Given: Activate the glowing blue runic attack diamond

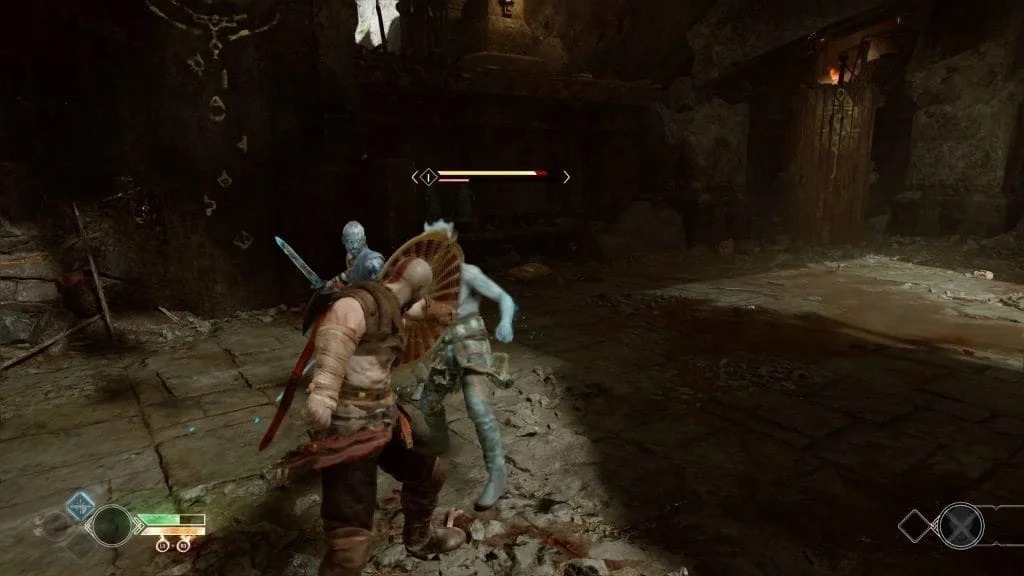Looking at the screenshot, I should coord(79,506).
